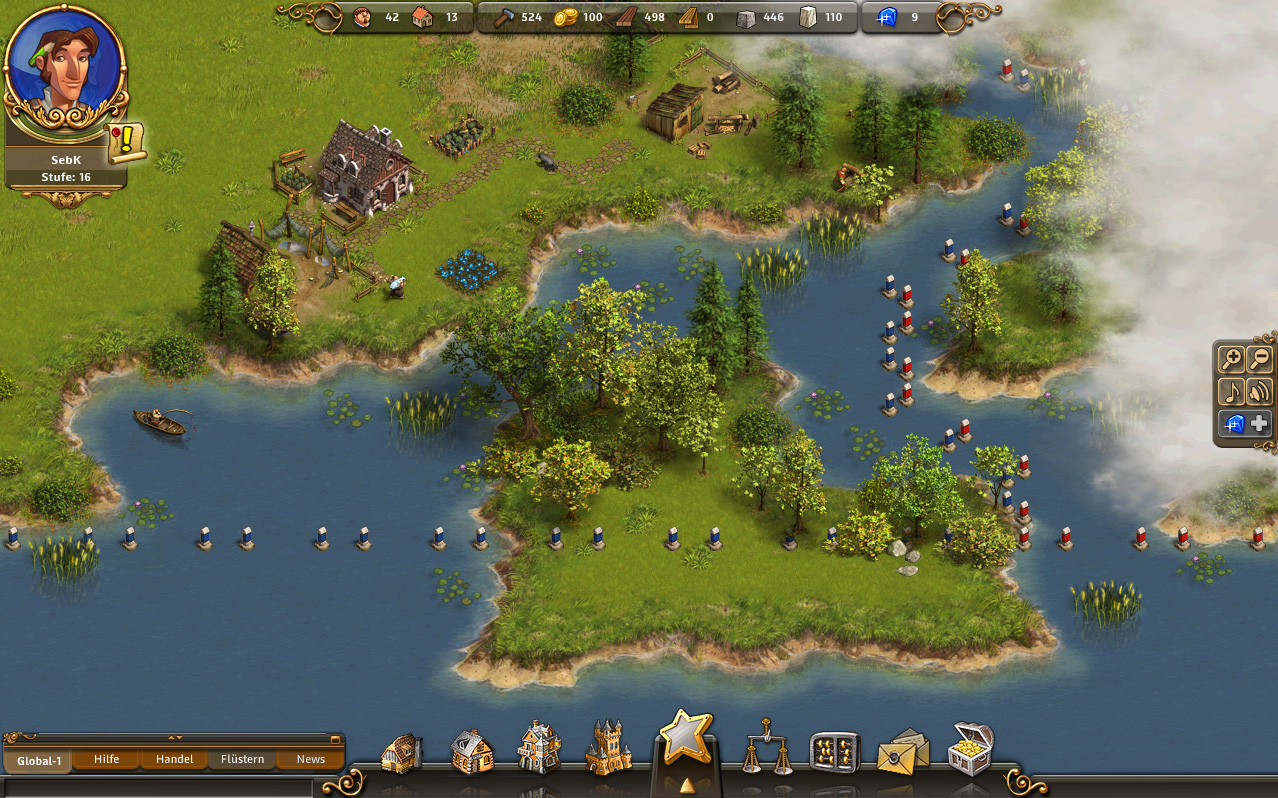Viewport: 1278px width, 798px height.
Task: Open the castle tower building menu
Action: tap(608, 747)
